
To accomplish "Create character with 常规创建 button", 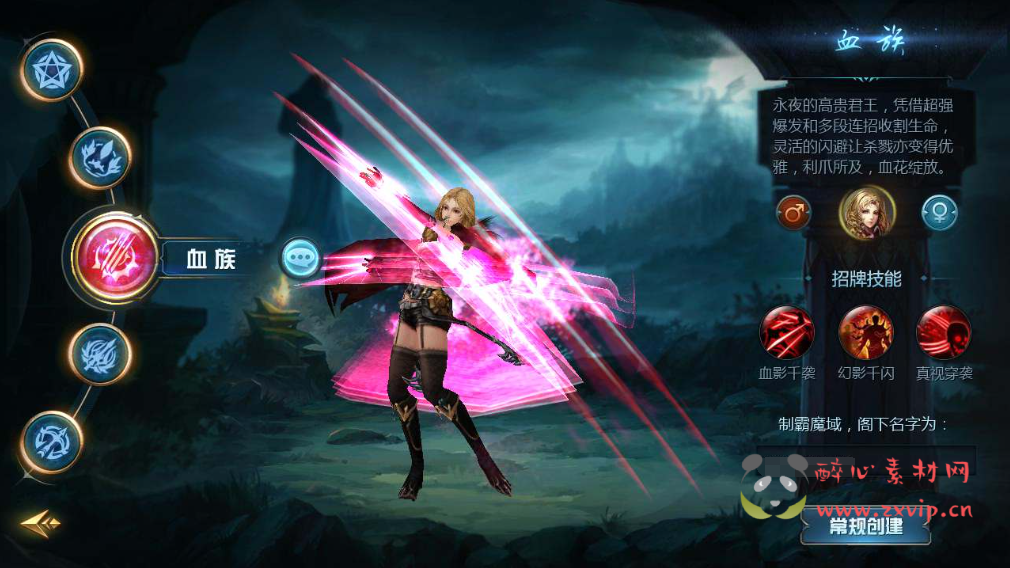I will 866,526.
